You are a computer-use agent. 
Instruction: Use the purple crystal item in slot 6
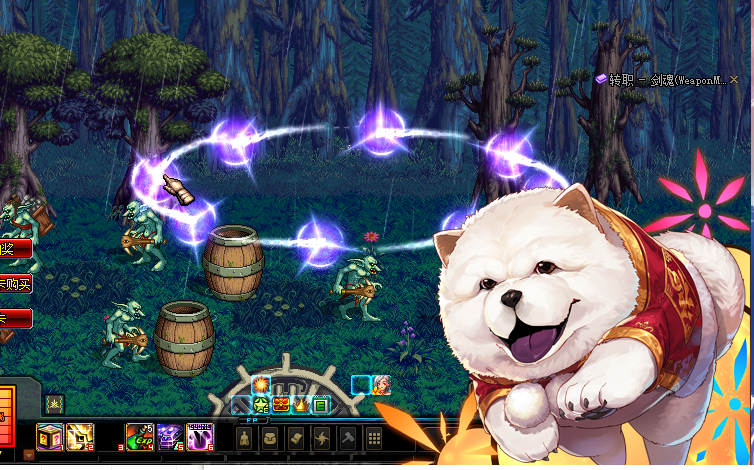(x=200, y=435)
